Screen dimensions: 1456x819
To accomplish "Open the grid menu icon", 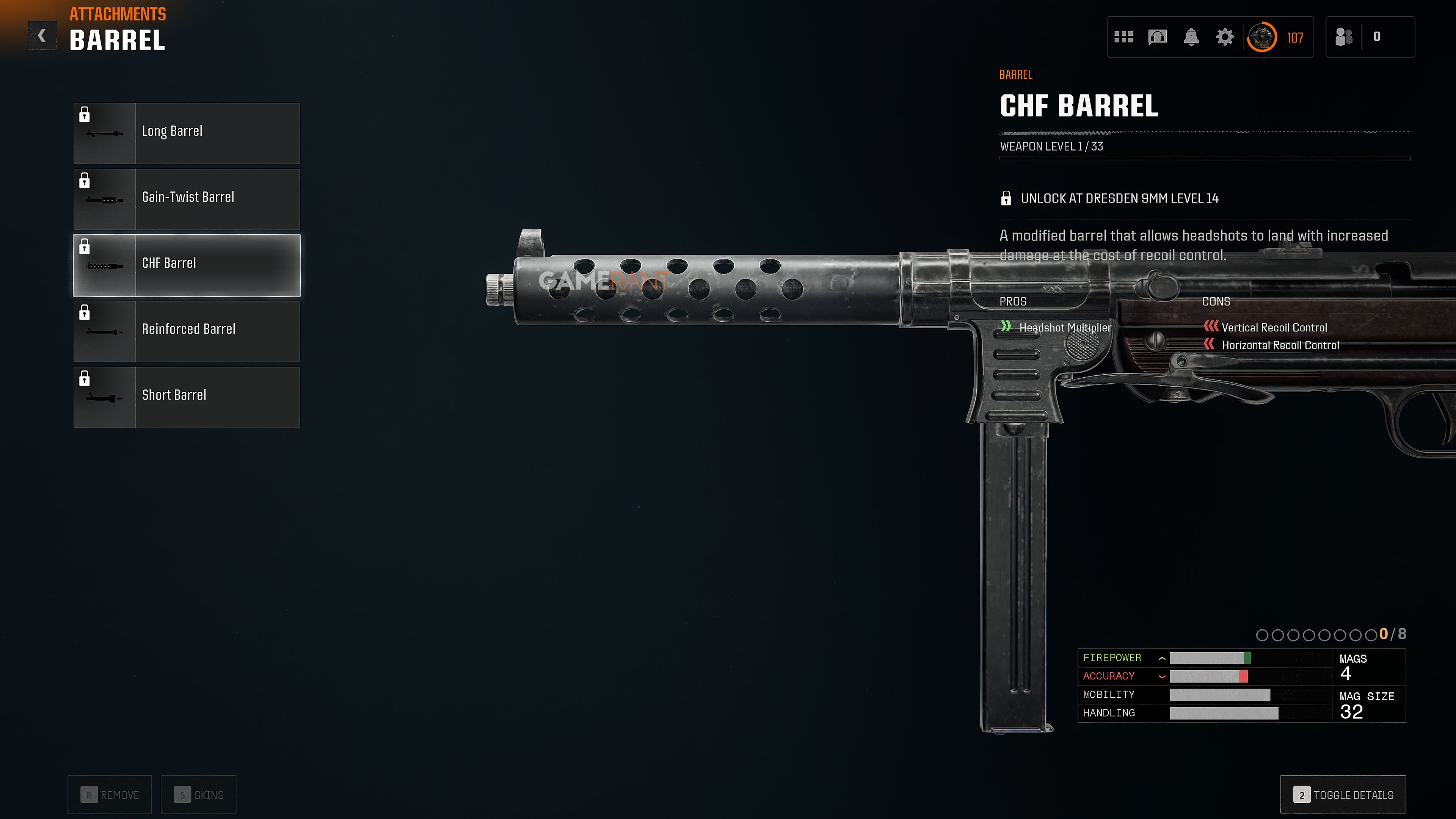I will pos(1123,37).
